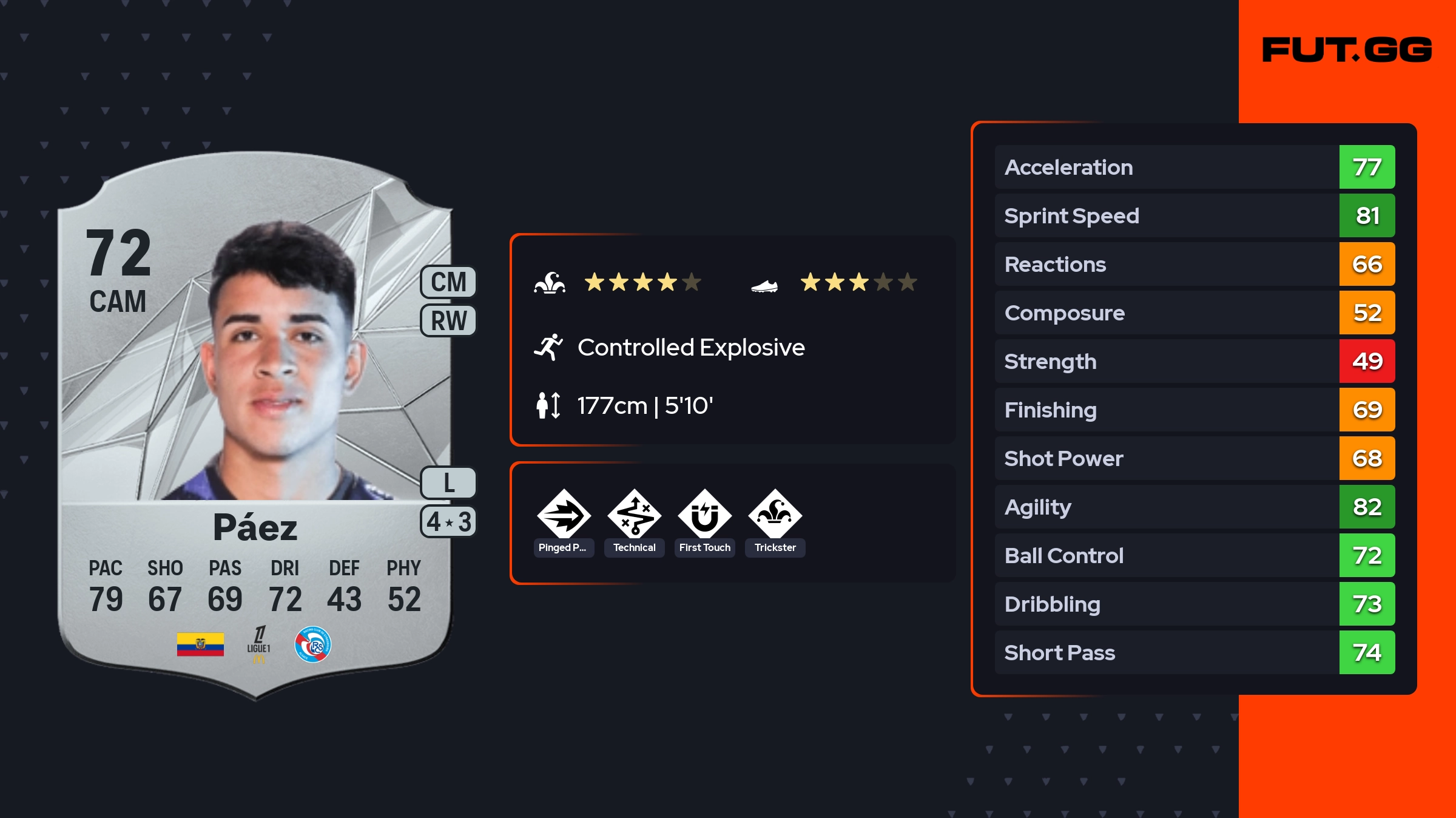This screenshot has height=818, width=1456.
Task: Select the Acceleration stat row
Action: (1195, 167)
